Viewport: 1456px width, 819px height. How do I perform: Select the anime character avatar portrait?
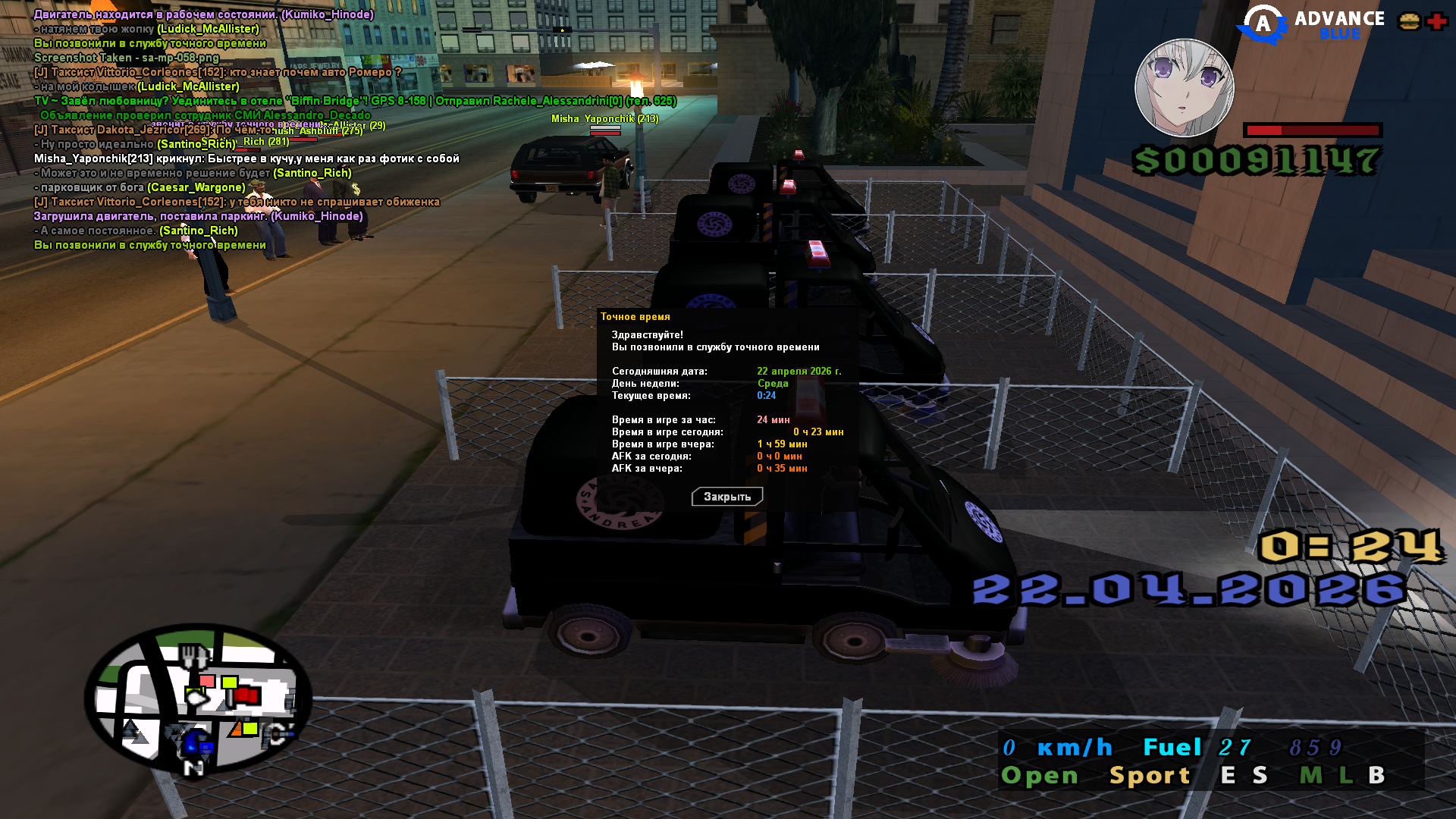pyautogui.click(x=1184, y=88)
